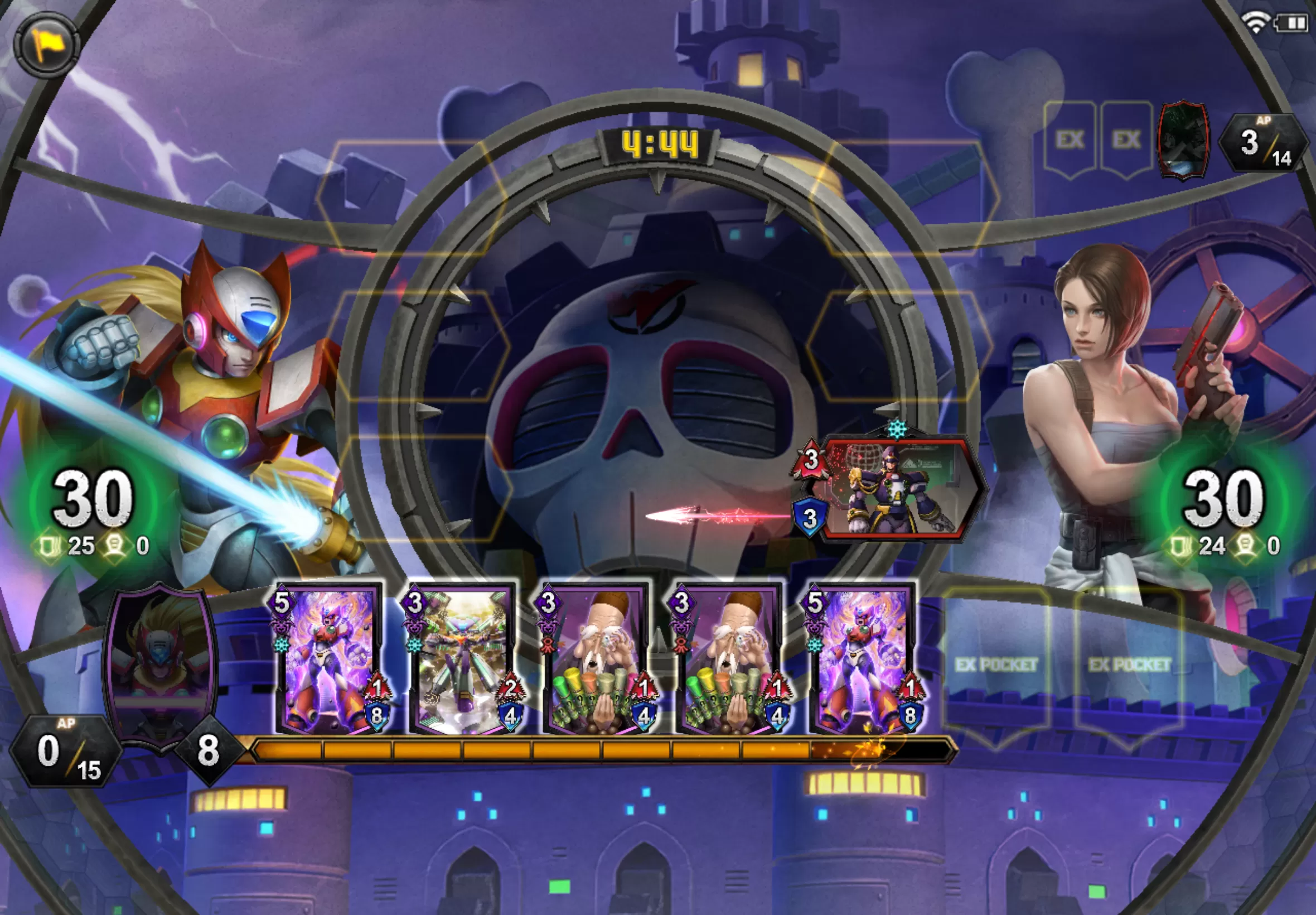
Task: View the opponent's Hero Art card
Action: [1183, 141]
